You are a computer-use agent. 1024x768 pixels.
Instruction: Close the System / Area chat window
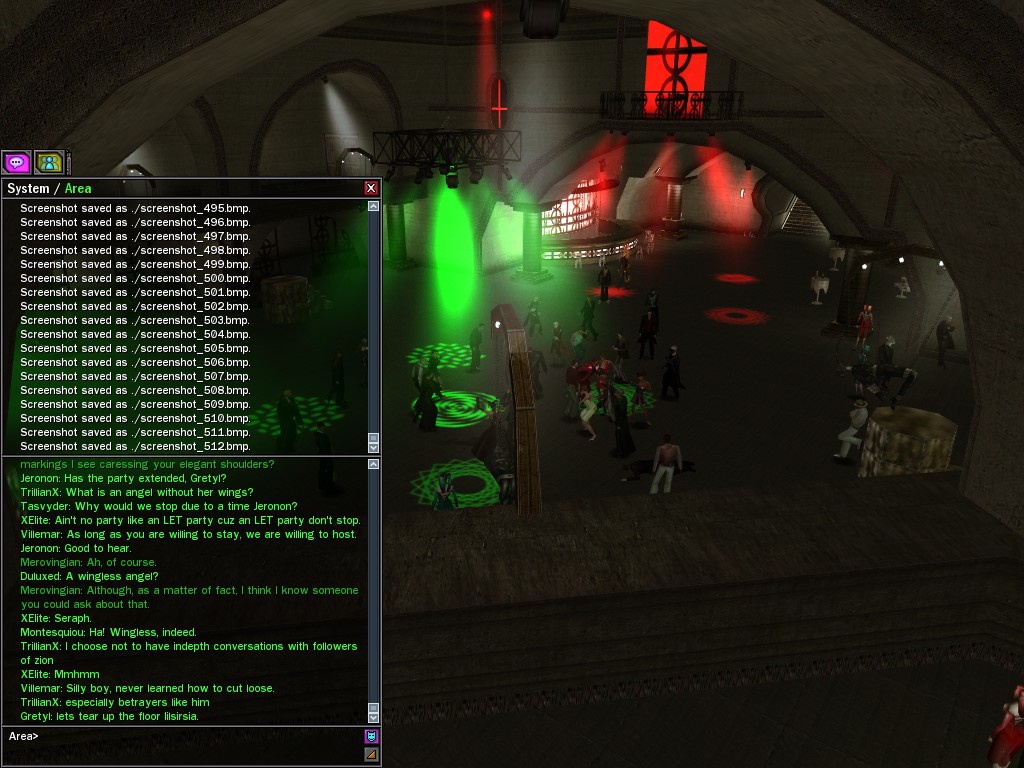tap(371, 188)
